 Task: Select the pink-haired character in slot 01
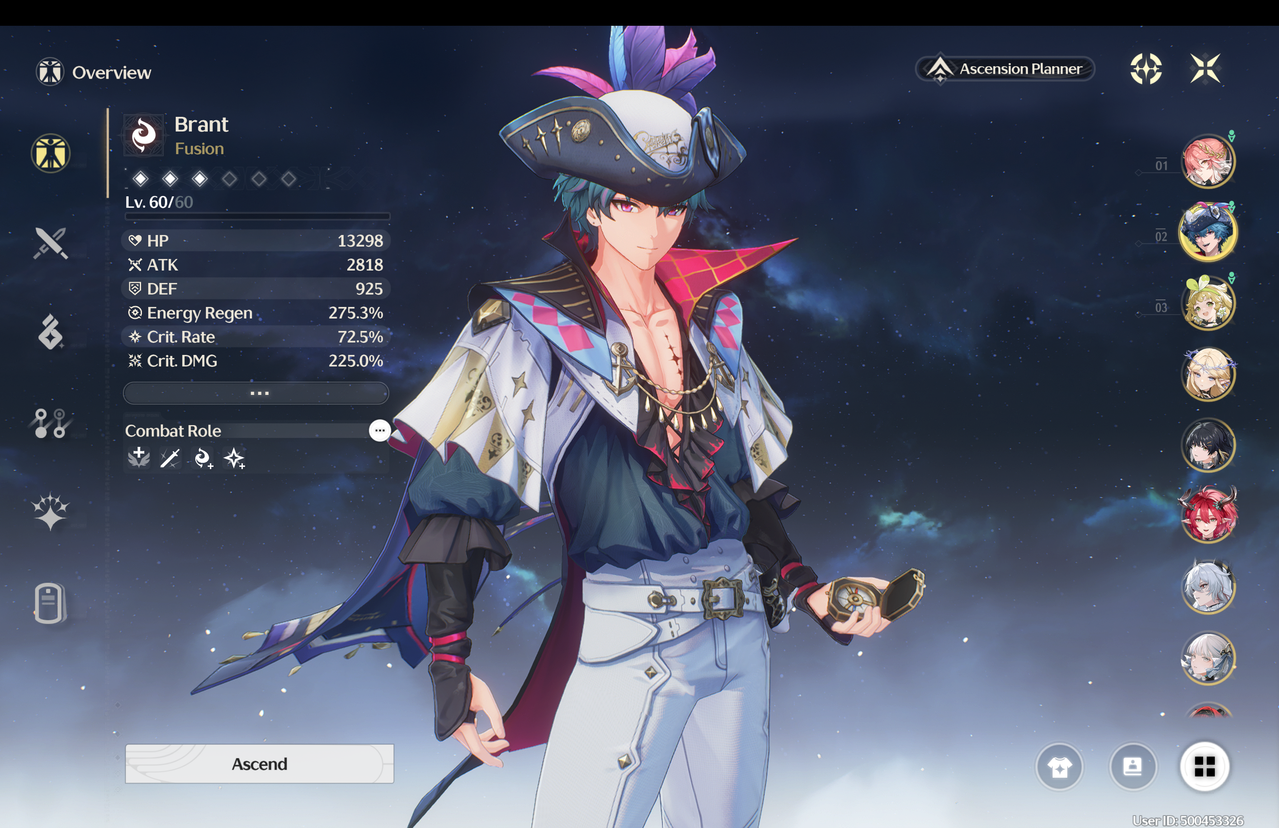(x=1208, y=162)
